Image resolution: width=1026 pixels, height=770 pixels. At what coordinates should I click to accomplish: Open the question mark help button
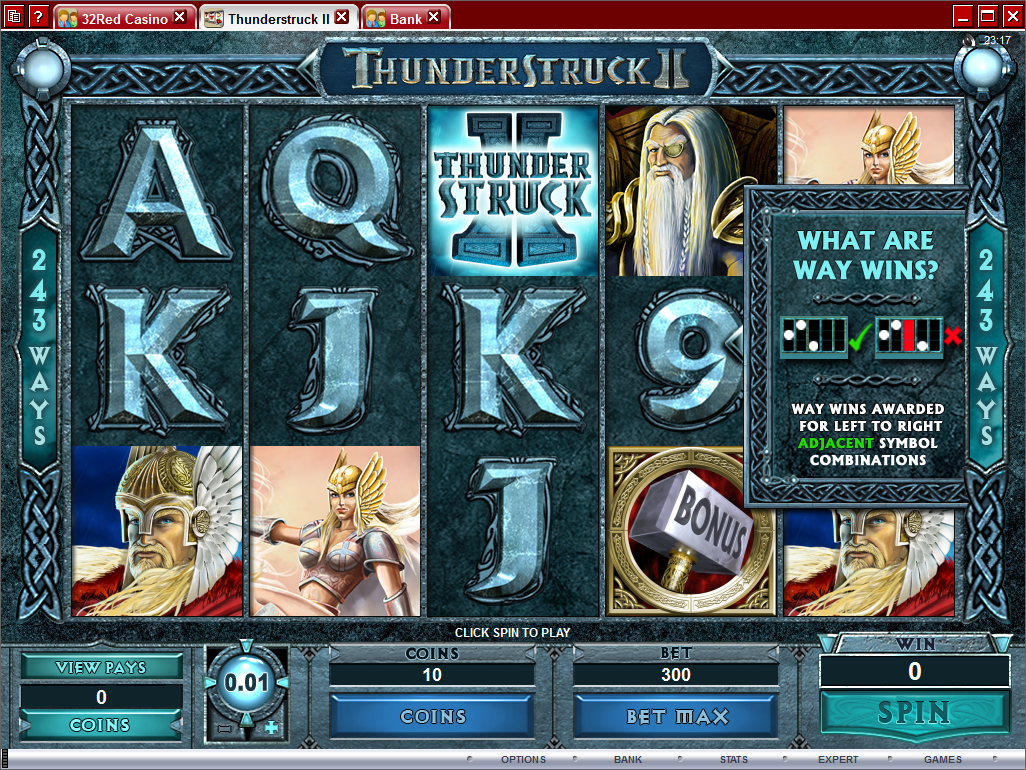[x=38, y=16]
